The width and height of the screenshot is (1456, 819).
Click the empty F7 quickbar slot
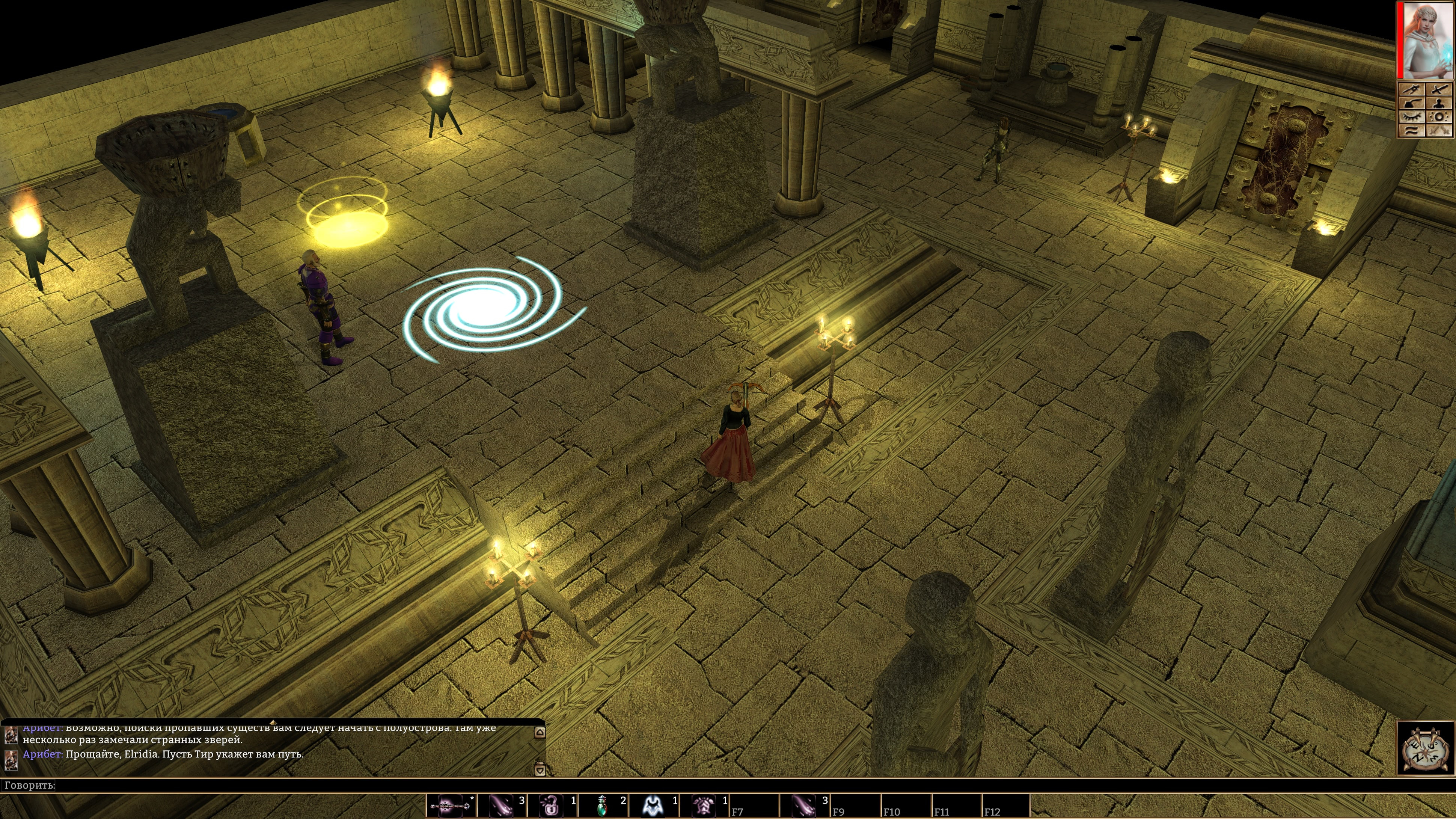click(754, 805)
